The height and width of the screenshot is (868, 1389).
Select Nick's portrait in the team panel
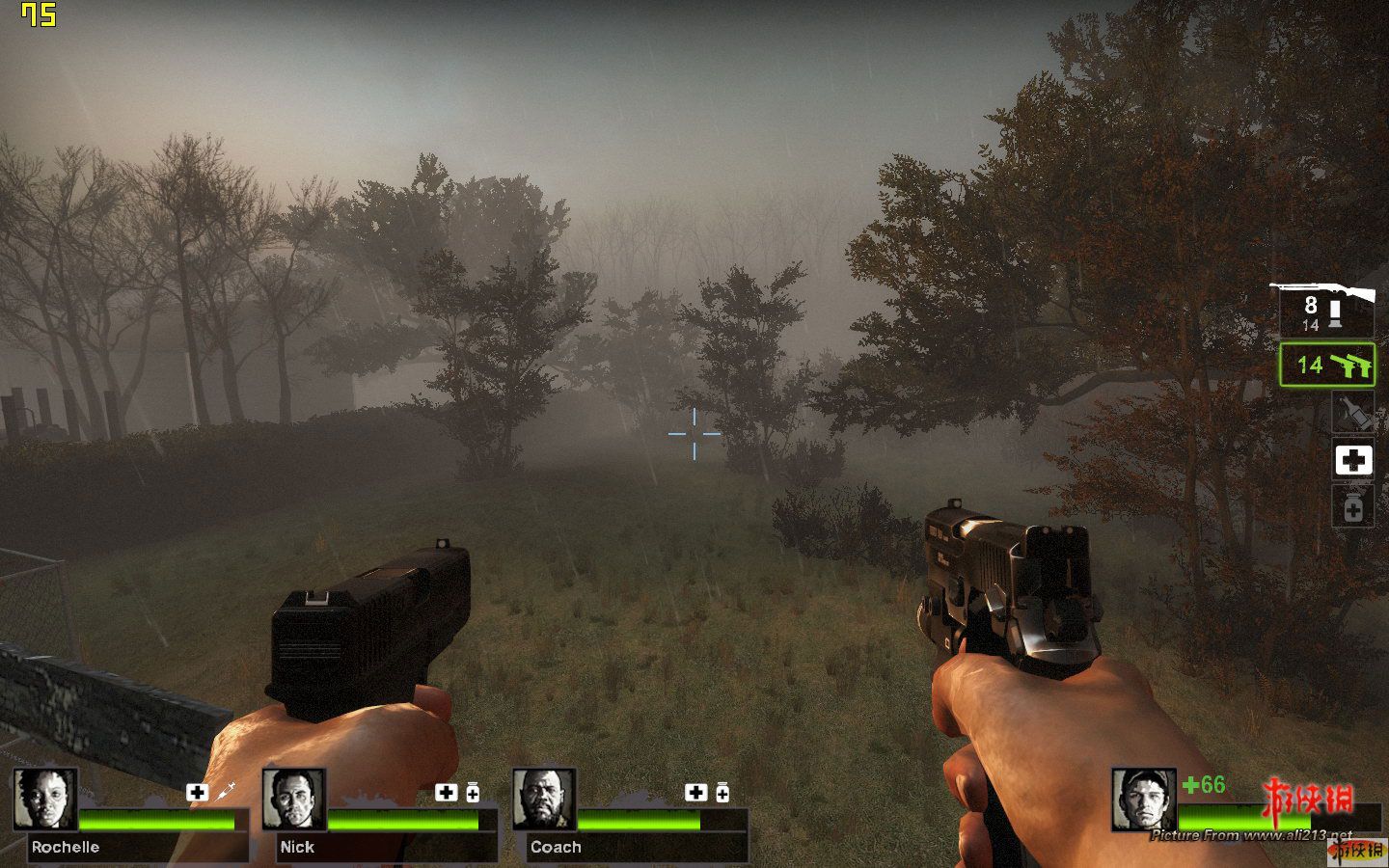[x=294, y=799]
